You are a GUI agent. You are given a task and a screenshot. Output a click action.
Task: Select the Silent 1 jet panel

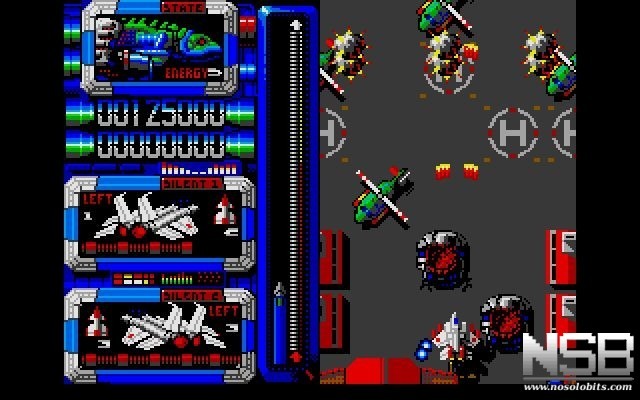click(160, 220)
